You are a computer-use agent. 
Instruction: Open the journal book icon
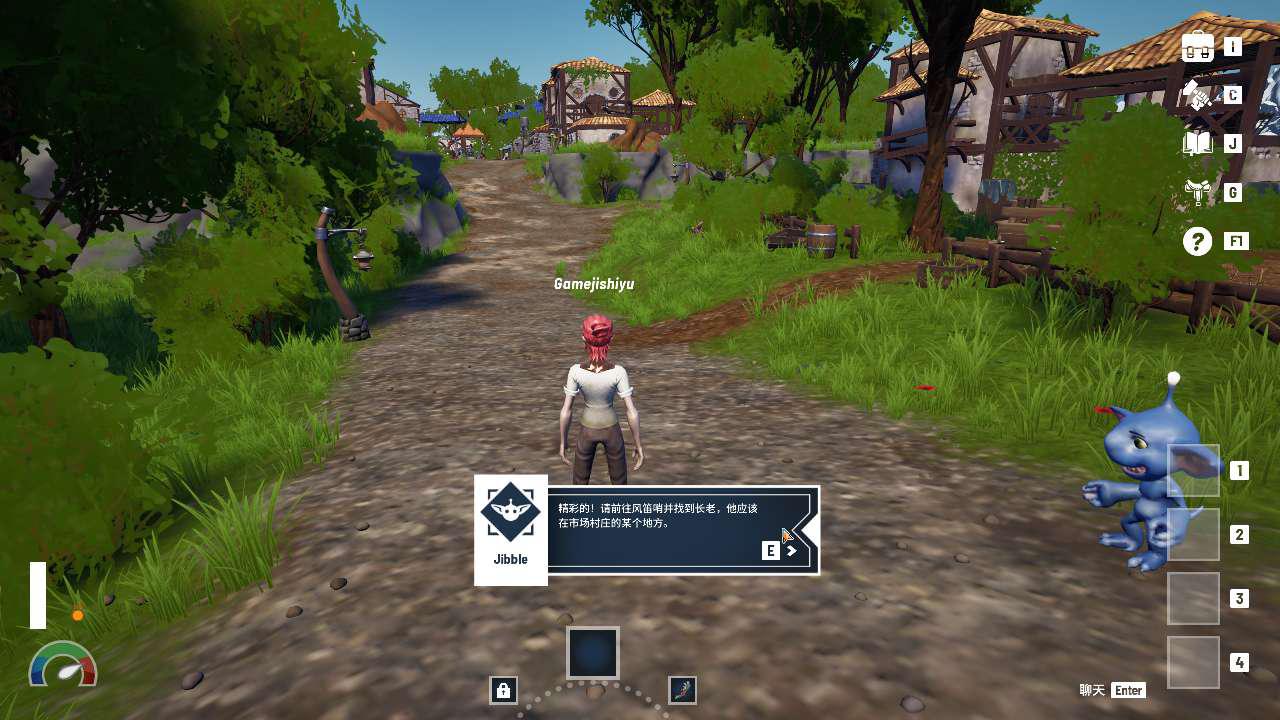pyautogui.click(x=1197, y=143)
